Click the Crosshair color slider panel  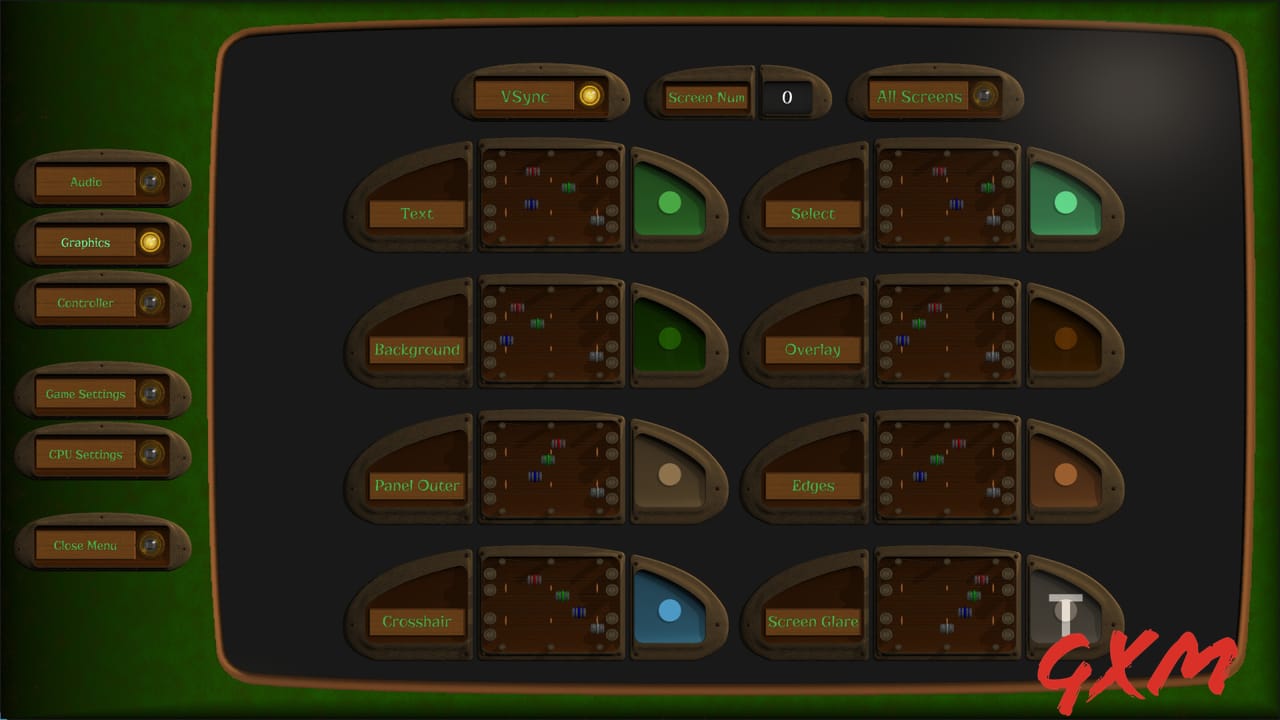552,603
